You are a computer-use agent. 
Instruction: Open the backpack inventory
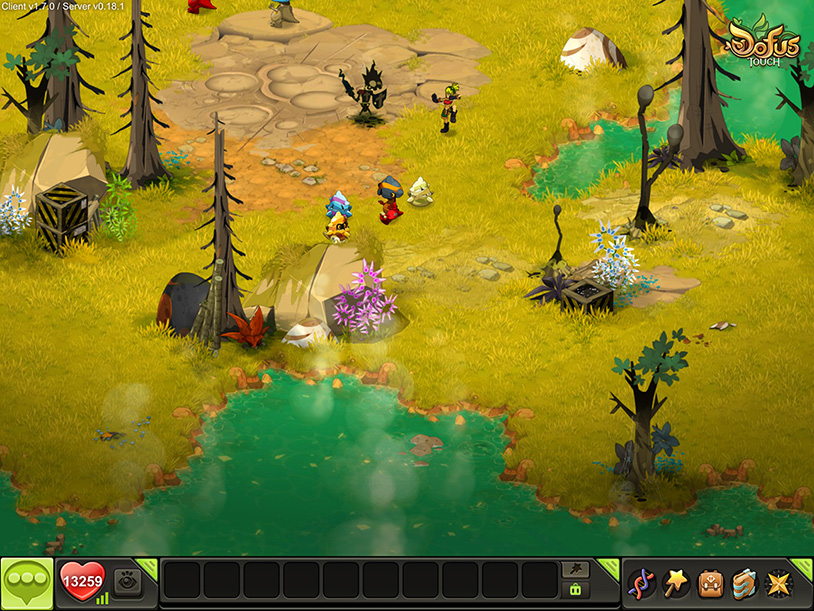[710, 583]
